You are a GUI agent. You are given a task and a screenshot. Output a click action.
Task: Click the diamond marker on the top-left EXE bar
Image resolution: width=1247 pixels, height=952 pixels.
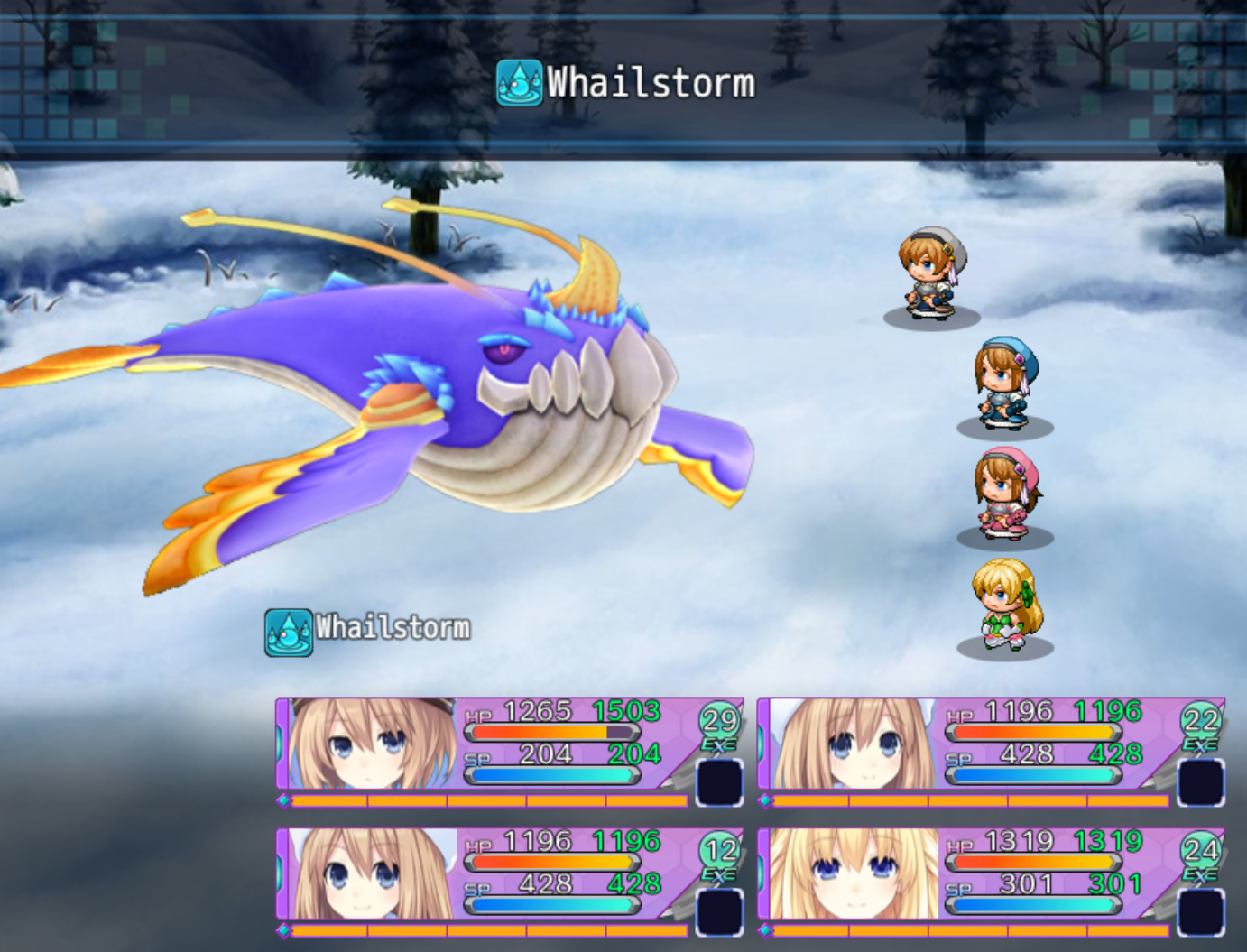[x=282, y=799]
